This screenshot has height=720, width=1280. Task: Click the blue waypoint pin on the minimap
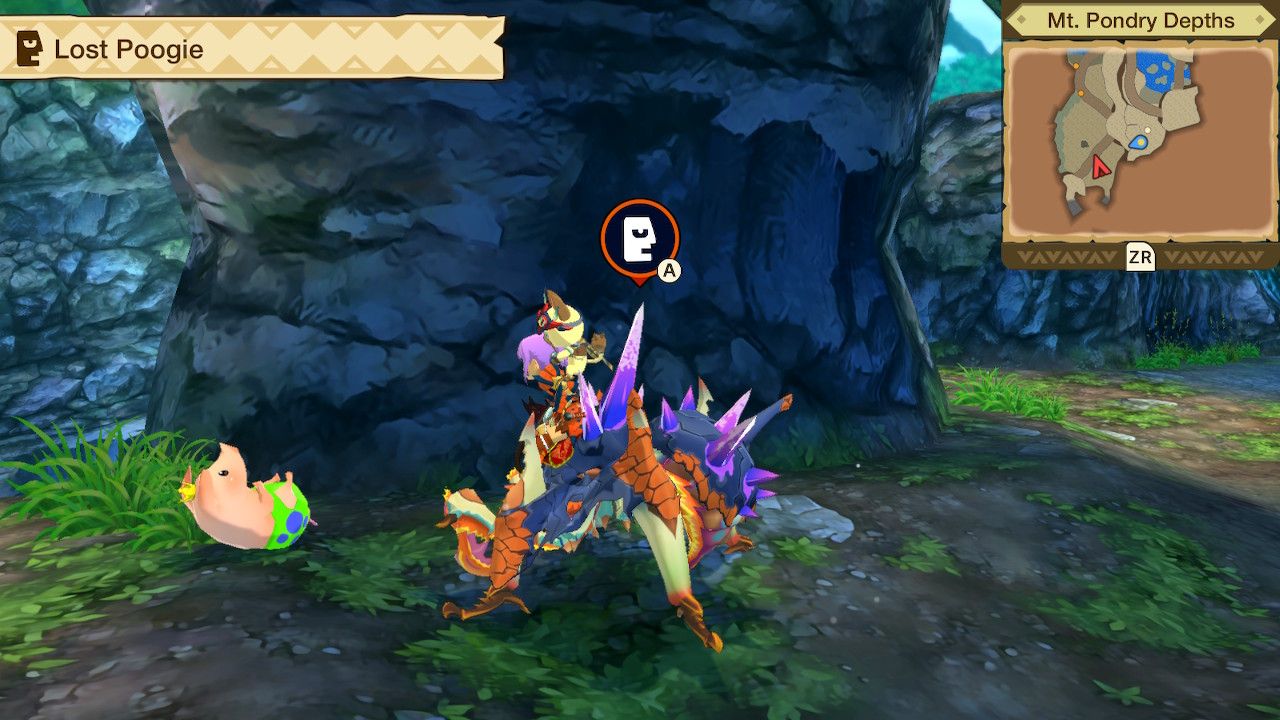1137,143
